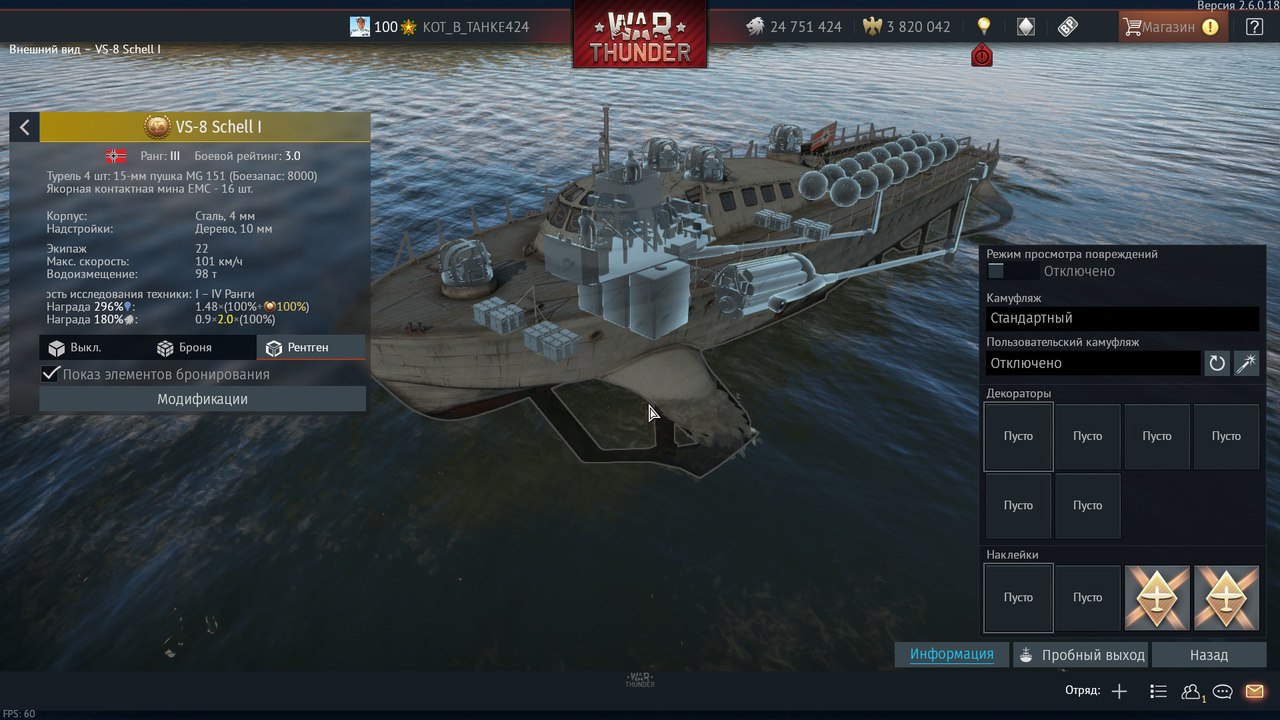
Task: Select the Рентген x-ray view tab
Action: tap(297, 348)
